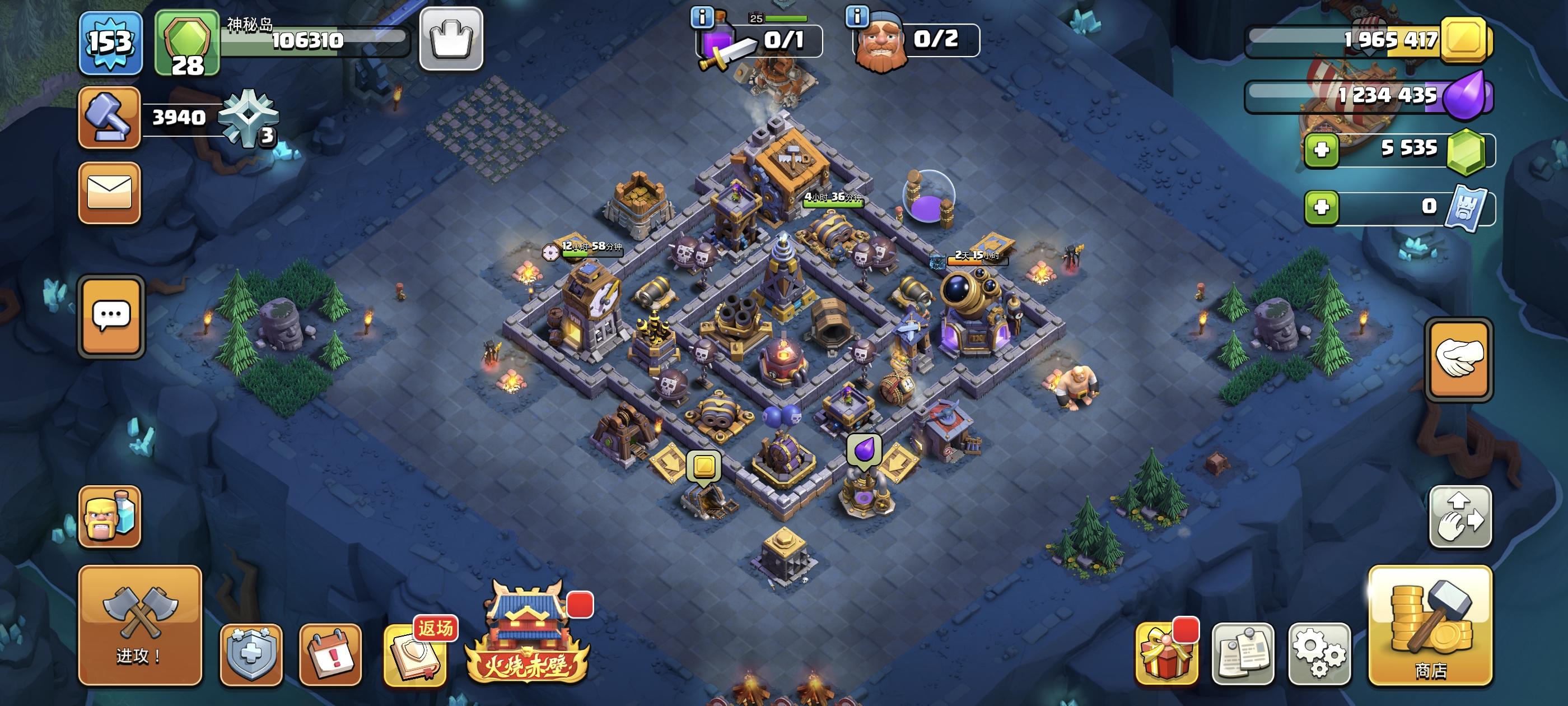Open league info on the trophy badge 28
Image resolution: width=1568 pixels, height=706 pixels.
[187, 43]
